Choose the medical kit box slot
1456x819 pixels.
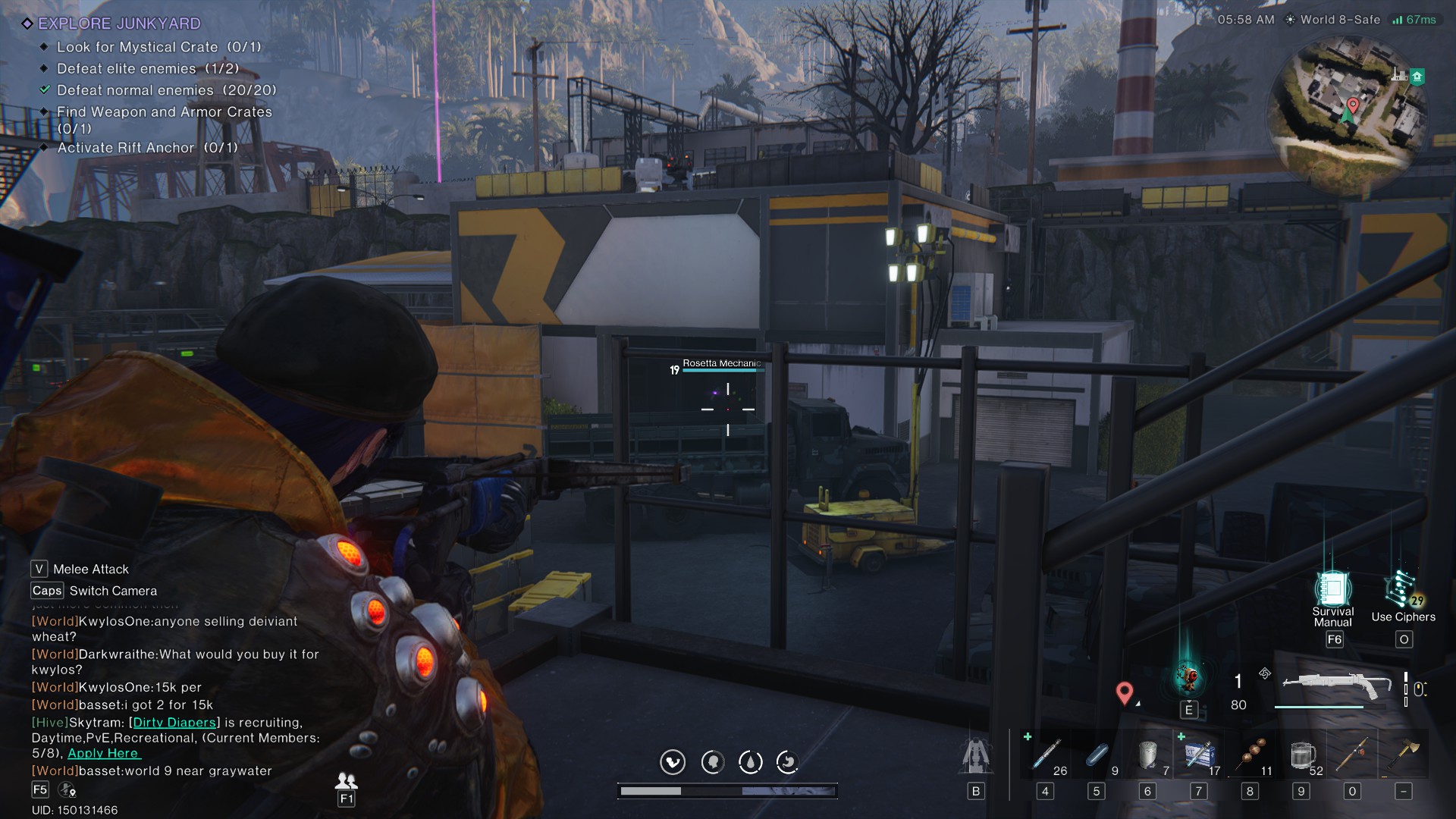1199,755
